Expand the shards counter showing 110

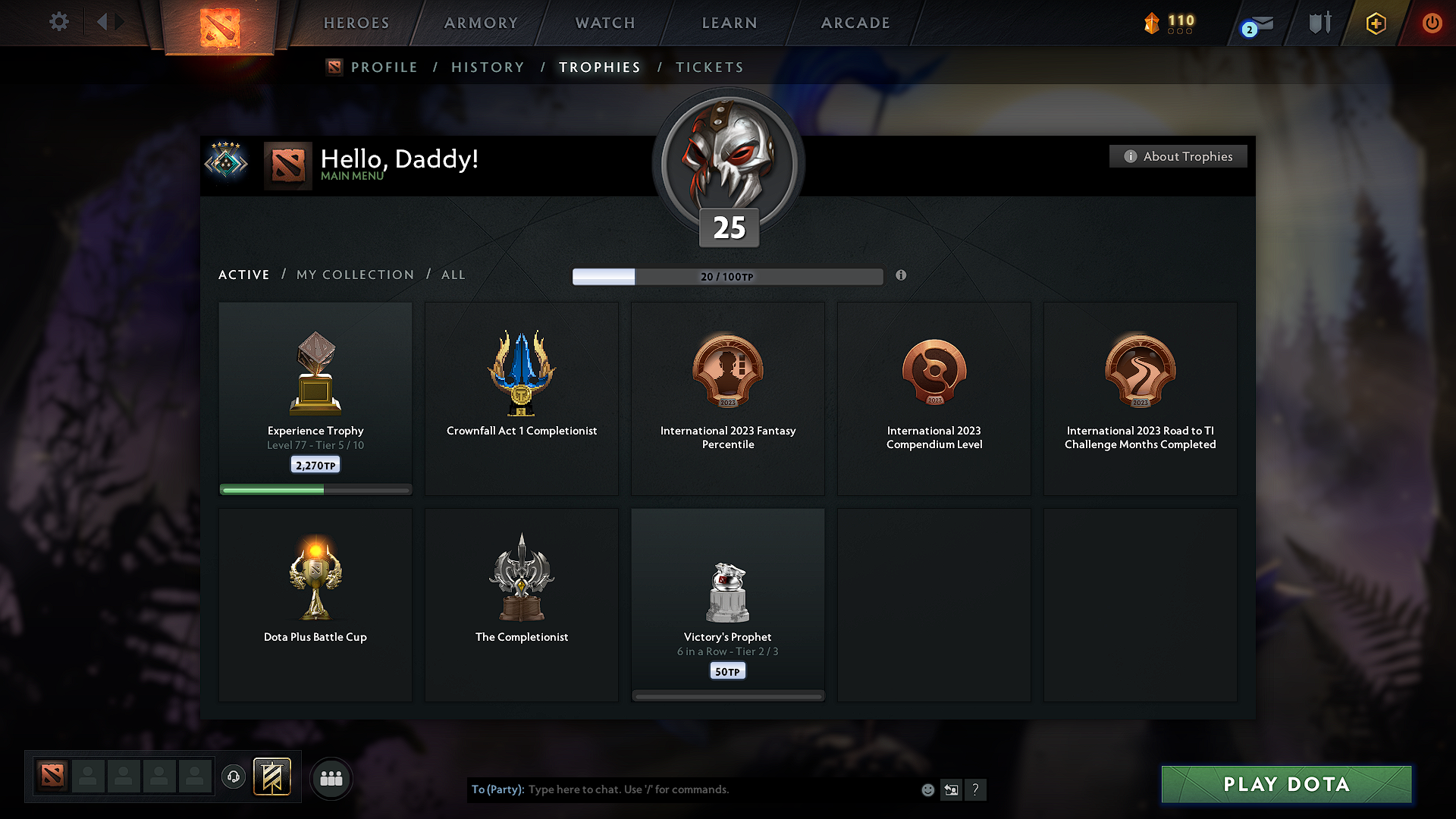(x=1168, y=23)
